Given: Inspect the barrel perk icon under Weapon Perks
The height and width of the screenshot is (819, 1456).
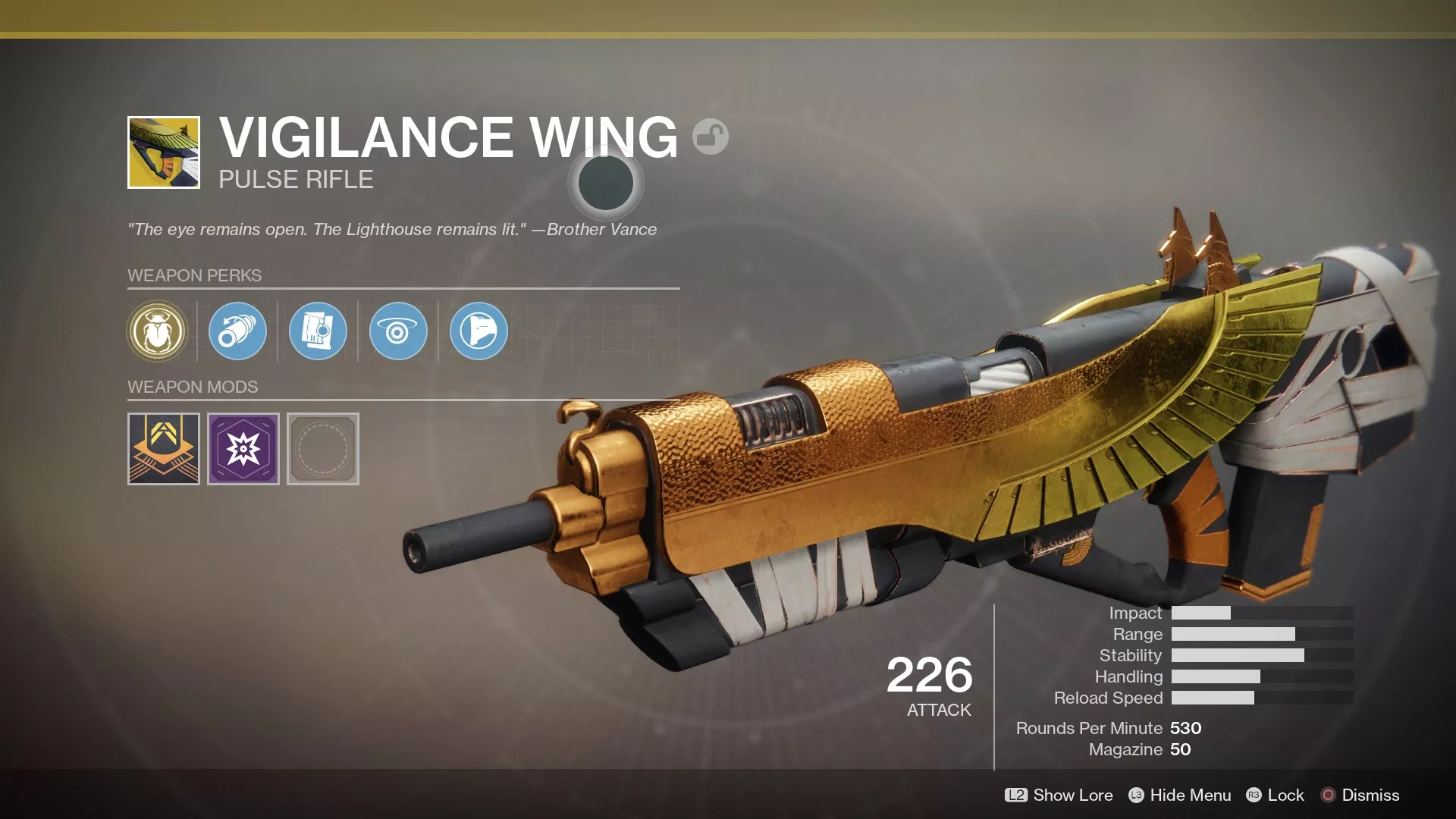Looking at the screenshot, I should (237, 331).
